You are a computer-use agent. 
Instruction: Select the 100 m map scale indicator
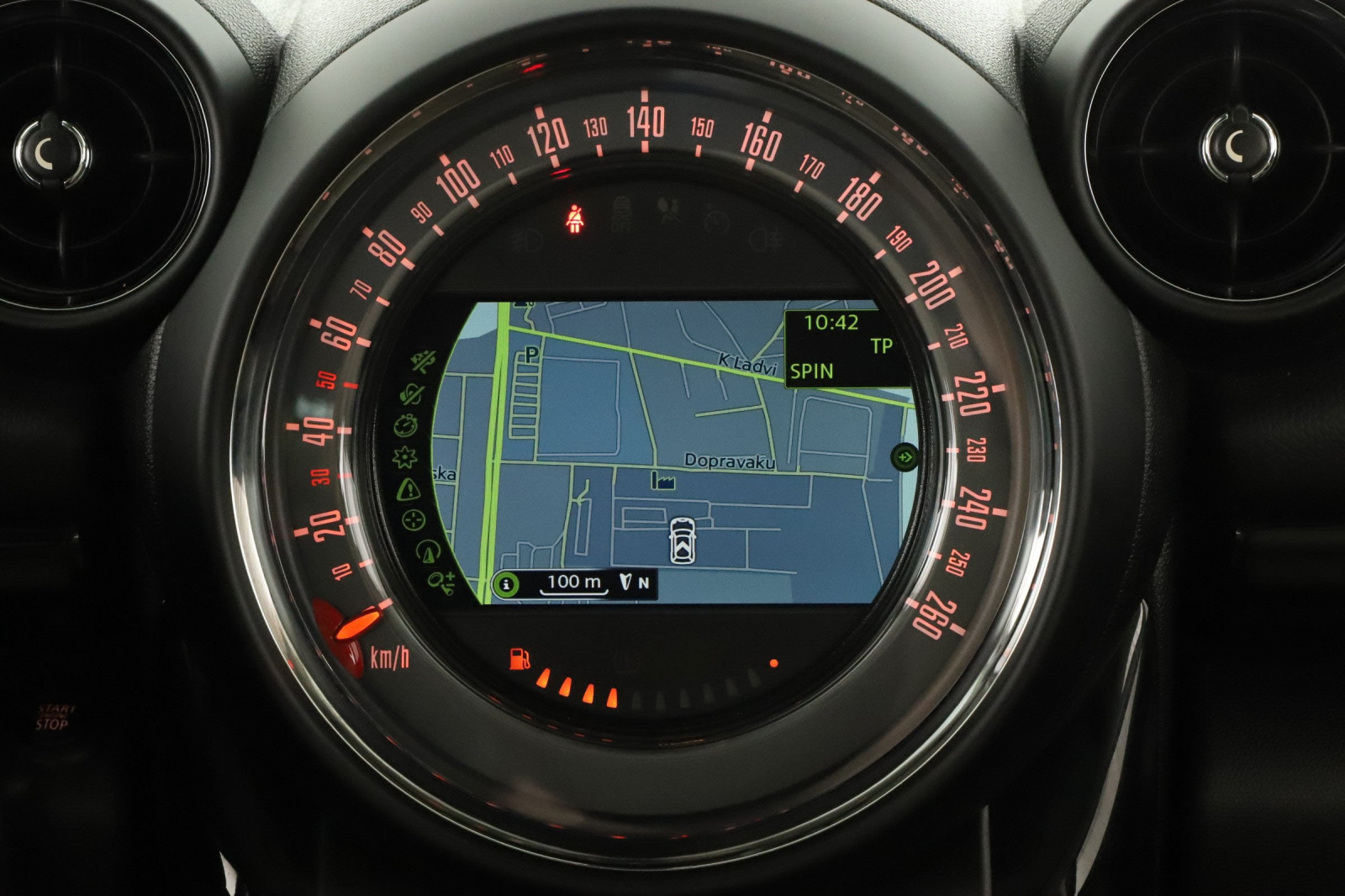coord(574,582)
